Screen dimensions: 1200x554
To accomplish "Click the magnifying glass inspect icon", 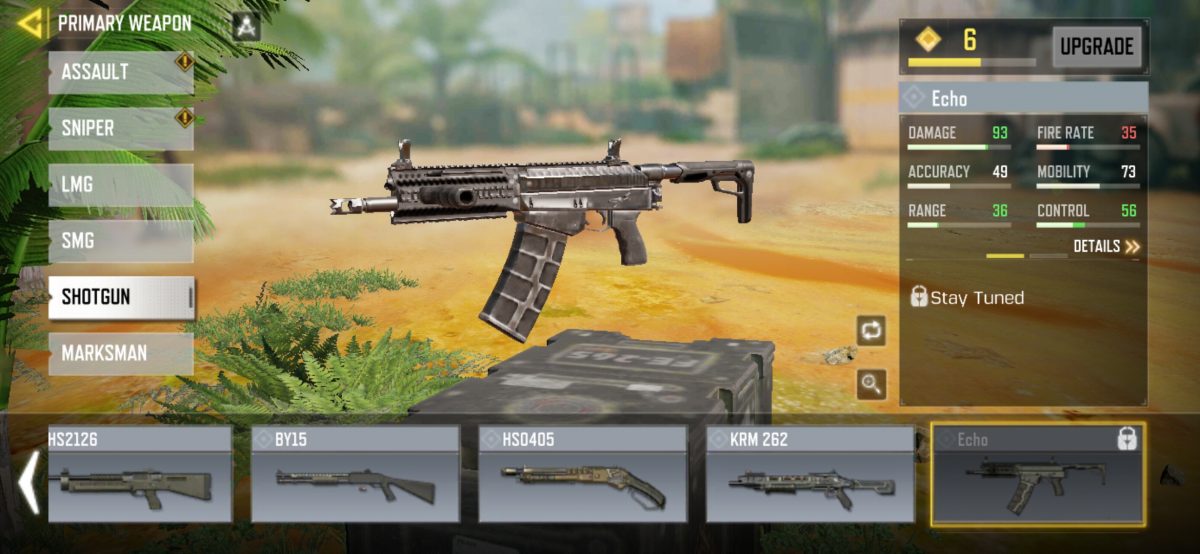I will pyautogui.click(x=870, y=384).
